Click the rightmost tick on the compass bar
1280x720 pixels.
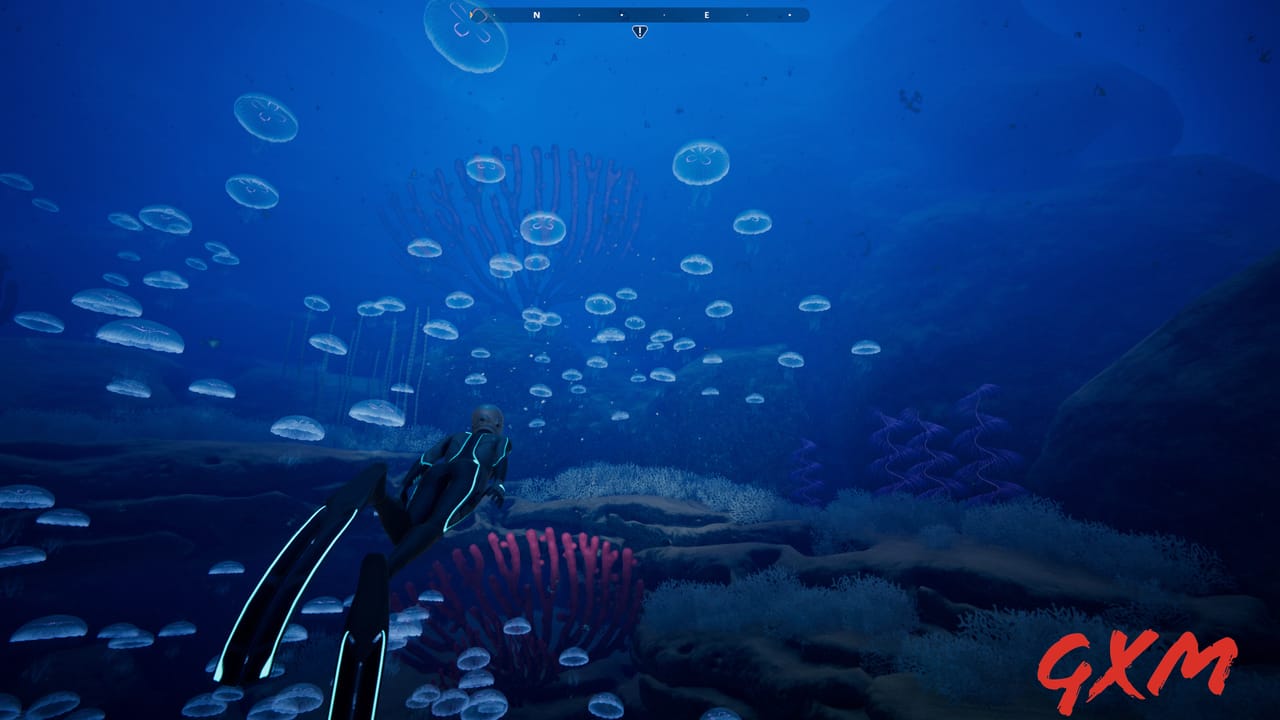[790, 16]
